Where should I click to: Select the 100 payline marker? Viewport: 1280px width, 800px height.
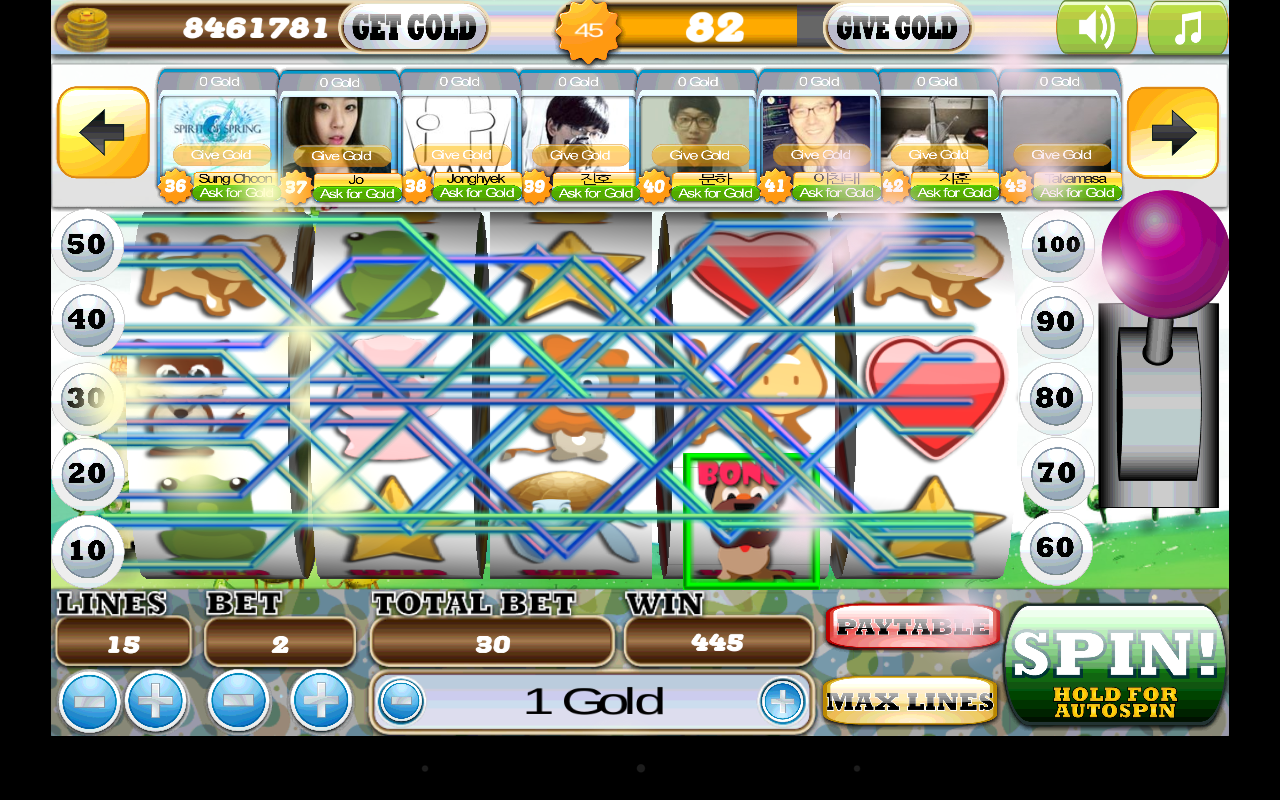pyautogui.click(x=1056, y=245)
